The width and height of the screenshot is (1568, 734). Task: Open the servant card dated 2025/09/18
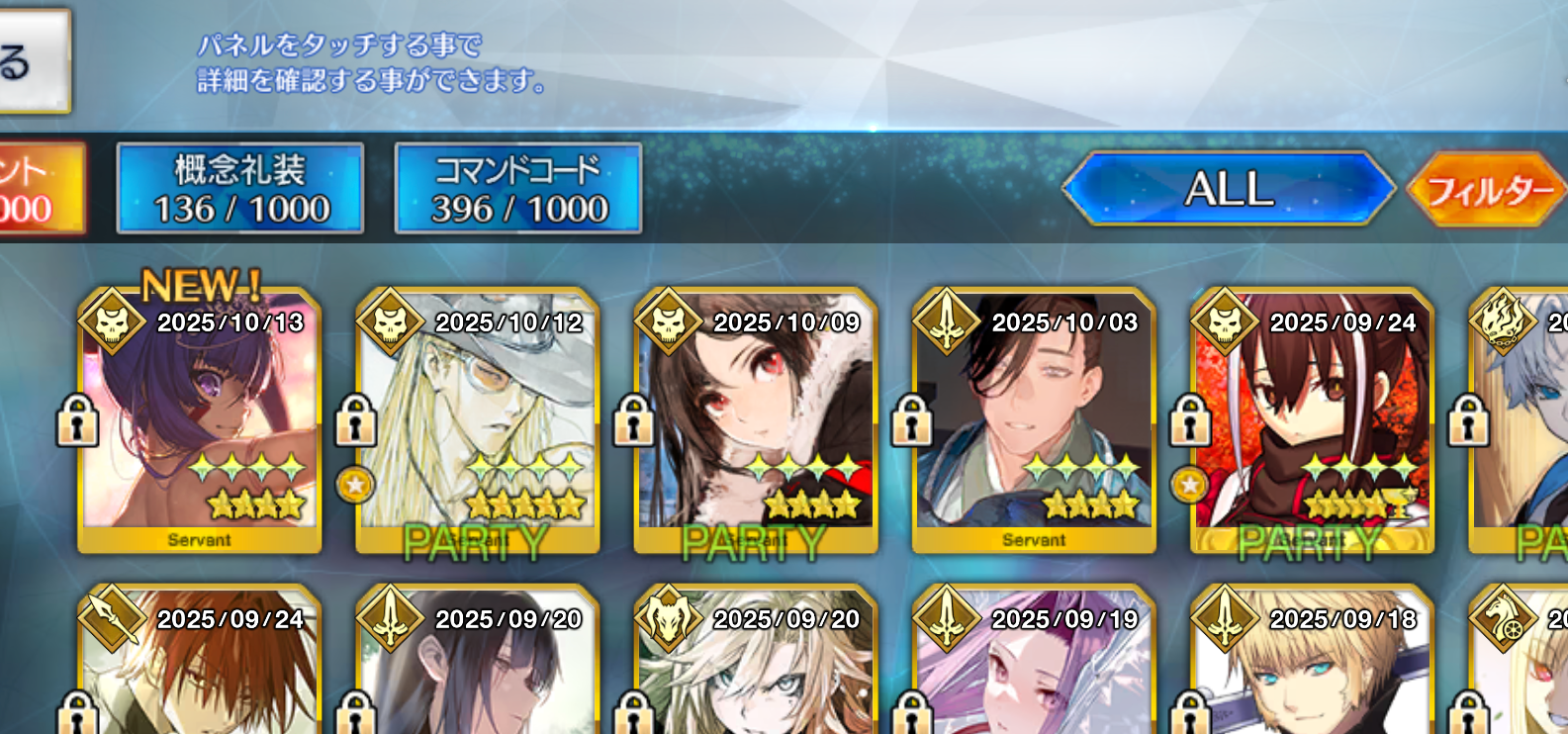(1312, 668)
